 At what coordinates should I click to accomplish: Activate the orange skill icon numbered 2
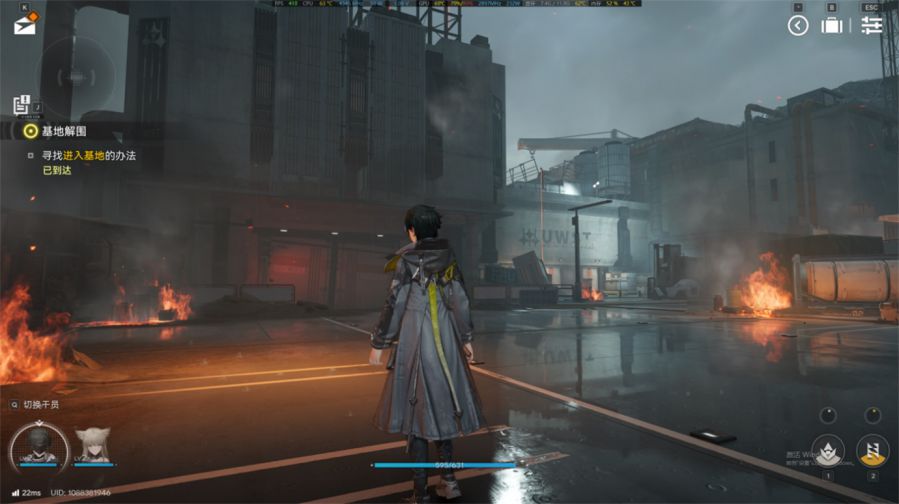tap(872, 450)
